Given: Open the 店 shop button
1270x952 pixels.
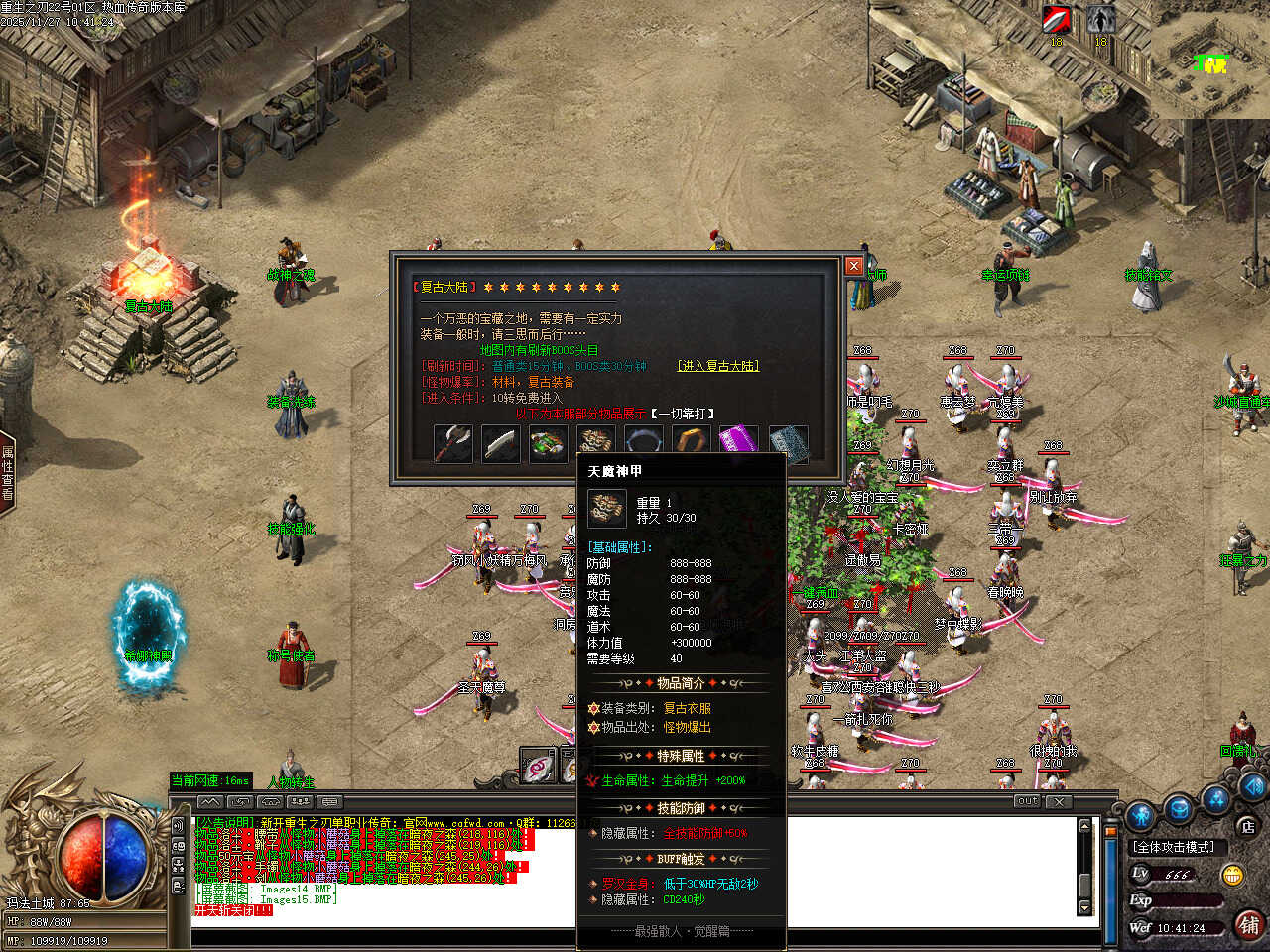Looking at the screenshot, I should click(1247, 825).
